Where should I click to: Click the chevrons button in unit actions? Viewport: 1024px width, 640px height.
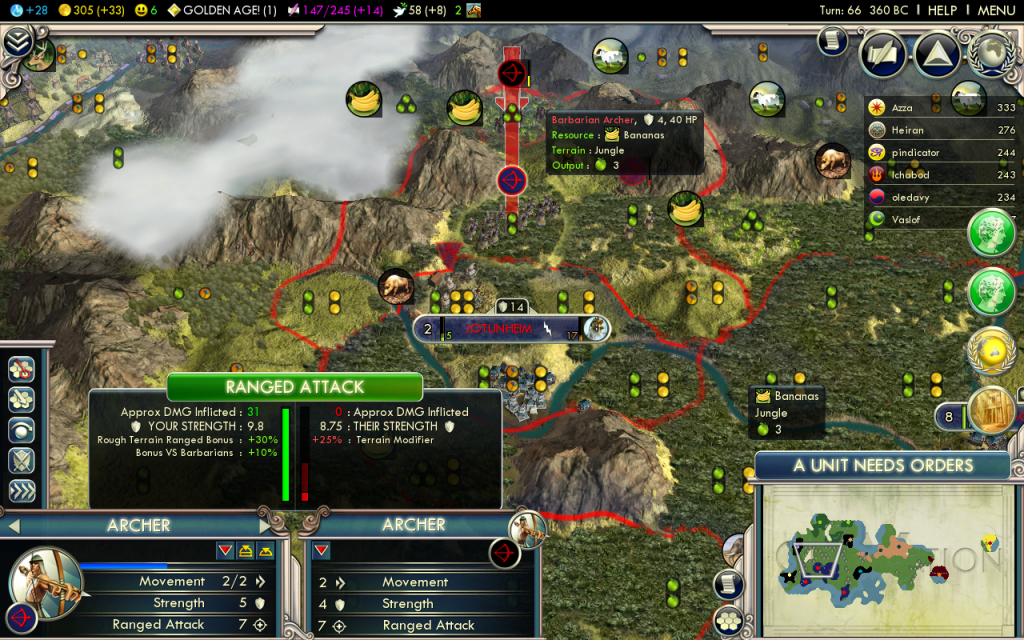pos(22,491)
